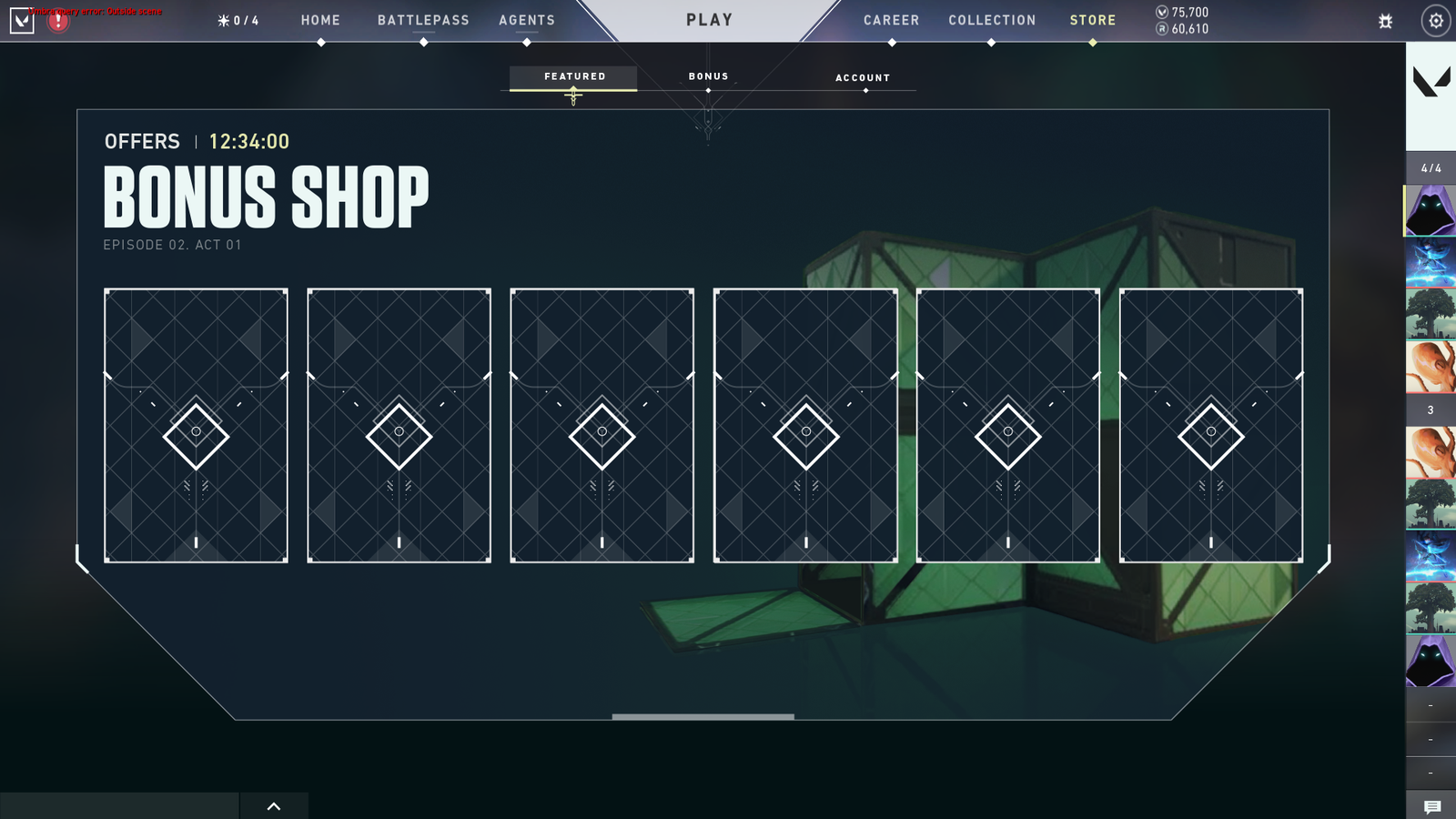The height and width of the screenshot is (819, 1456).
Task: Switch to the BONUS store tab
Action: [708, 77]
